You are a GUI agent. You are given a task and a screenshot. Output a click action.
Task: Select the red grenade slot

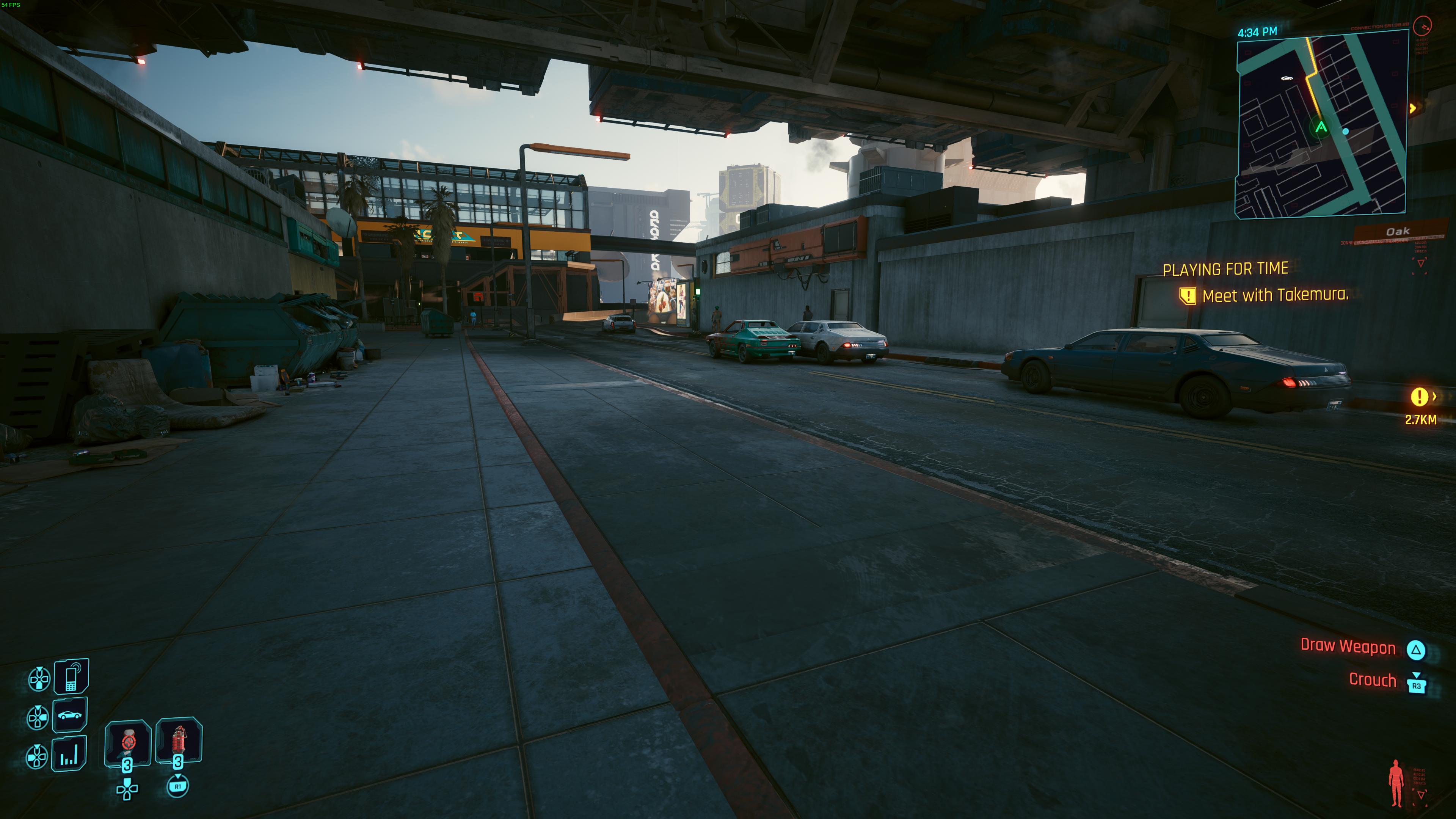click(x=179, y=740)
